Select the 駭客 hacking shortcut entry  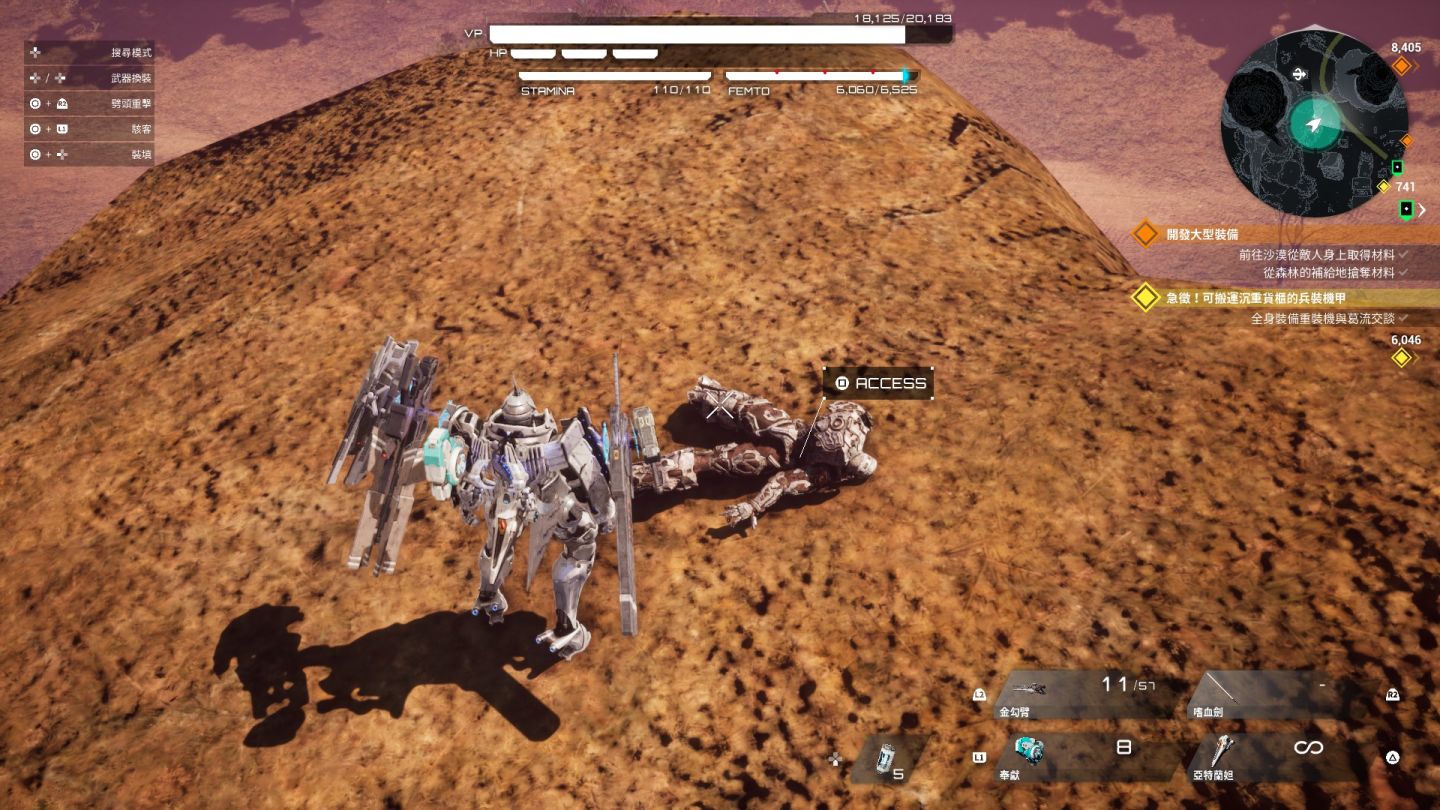[90, 129]
